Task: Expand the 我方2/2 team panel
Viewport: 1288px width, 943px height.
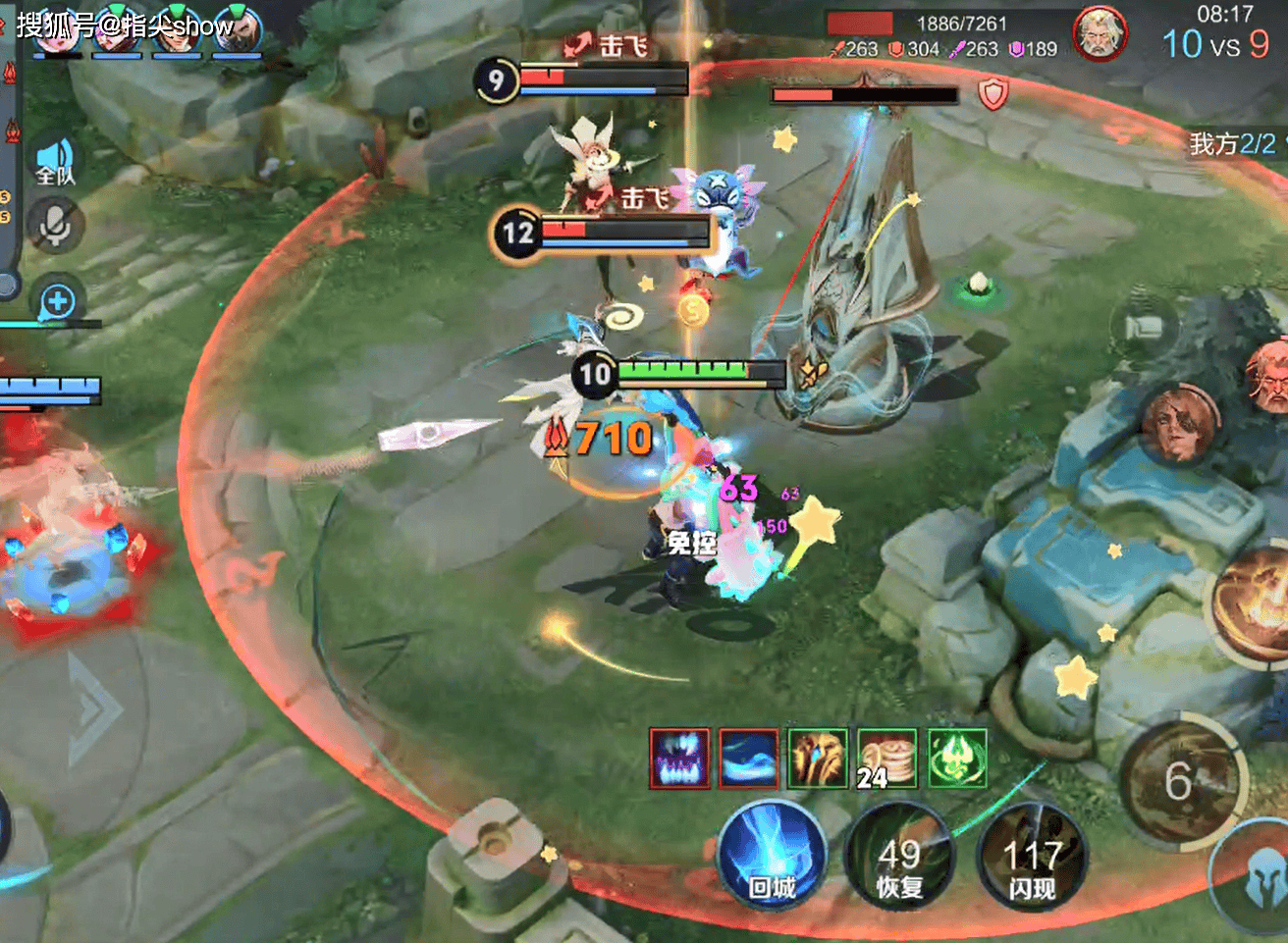Action: (1235, 144)
